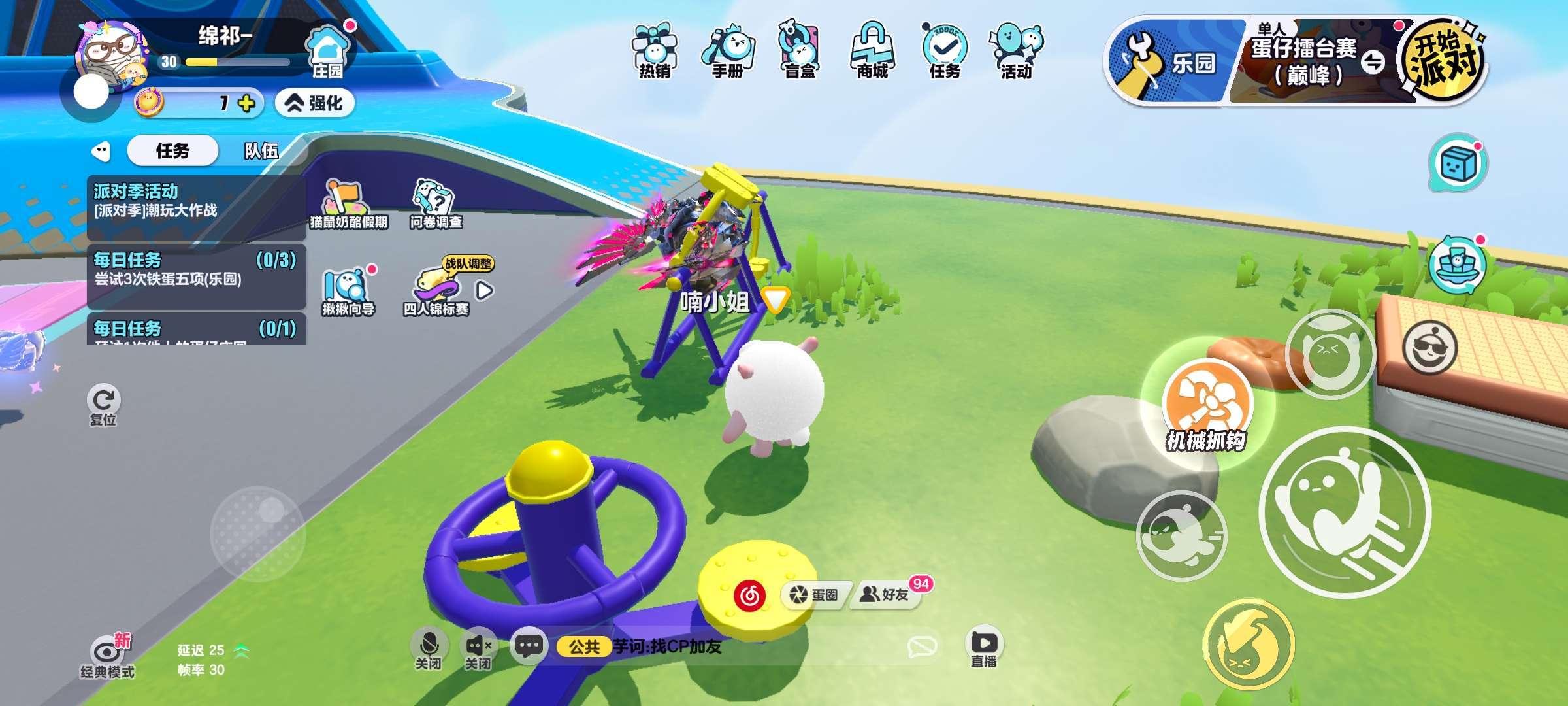Open the 好友 friends list
The image size is (1568, 706).
click(x=886, y=594)
